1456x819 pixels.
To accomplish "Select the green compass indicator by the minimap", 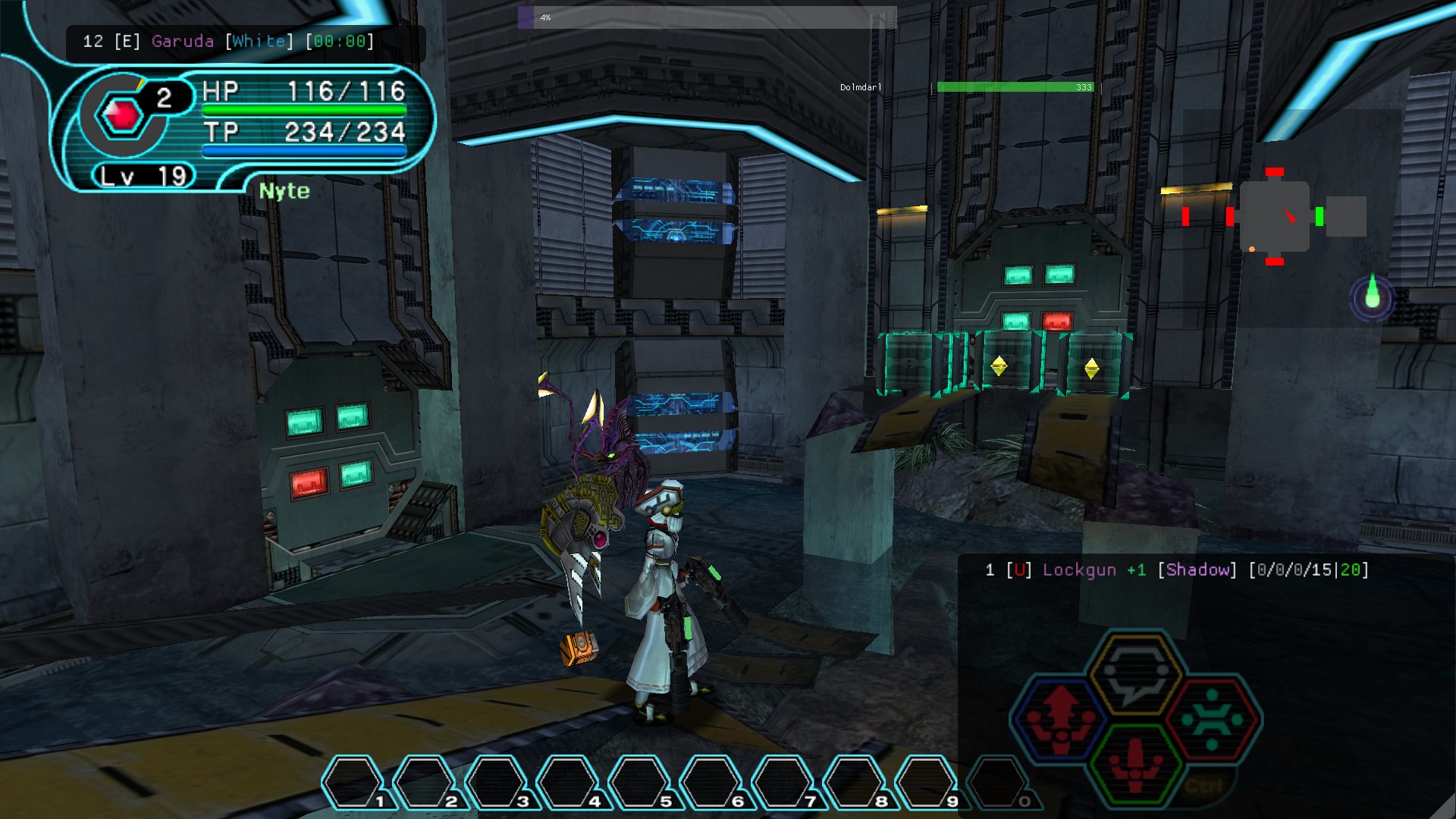I will tap(1372, 296).
